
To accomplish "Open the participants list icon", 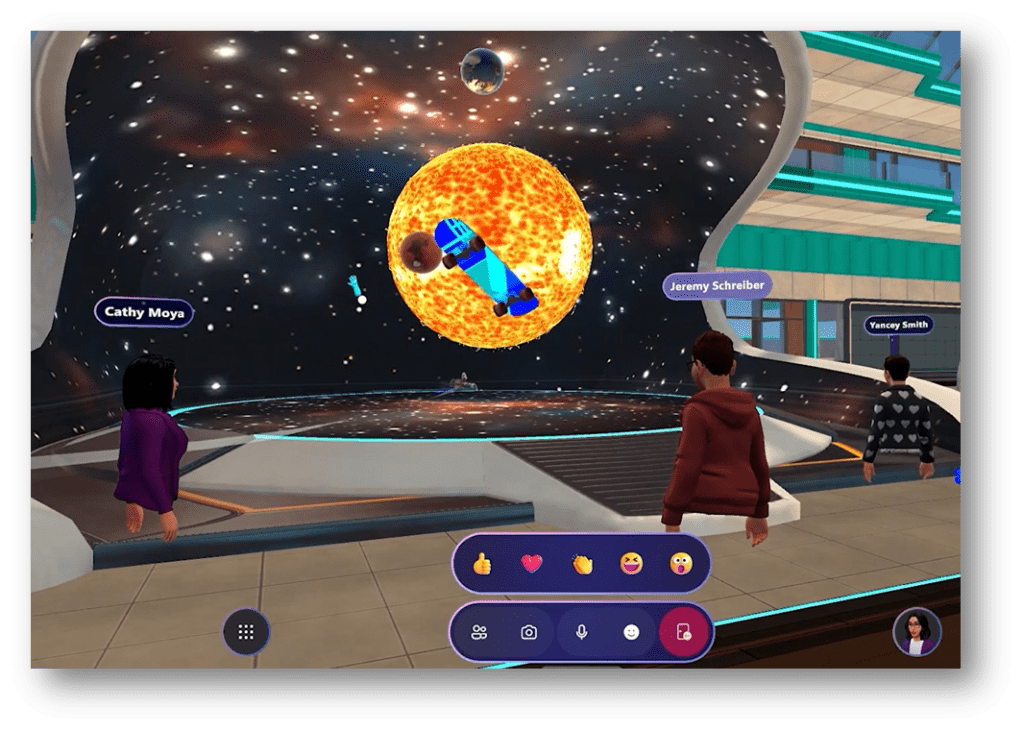I will coord(480,632).
